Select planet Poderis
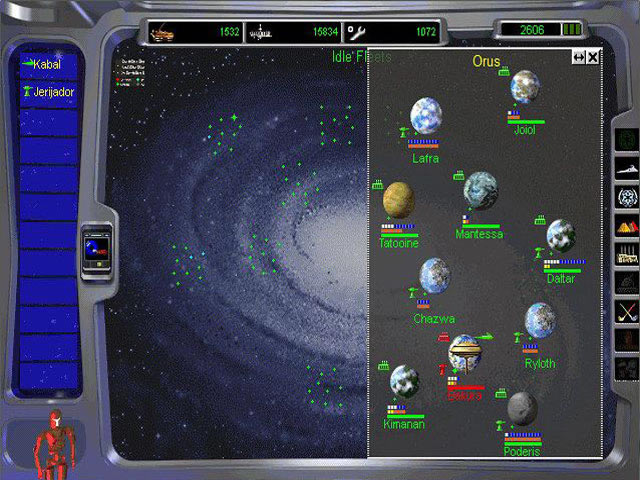 pos(522,407)
